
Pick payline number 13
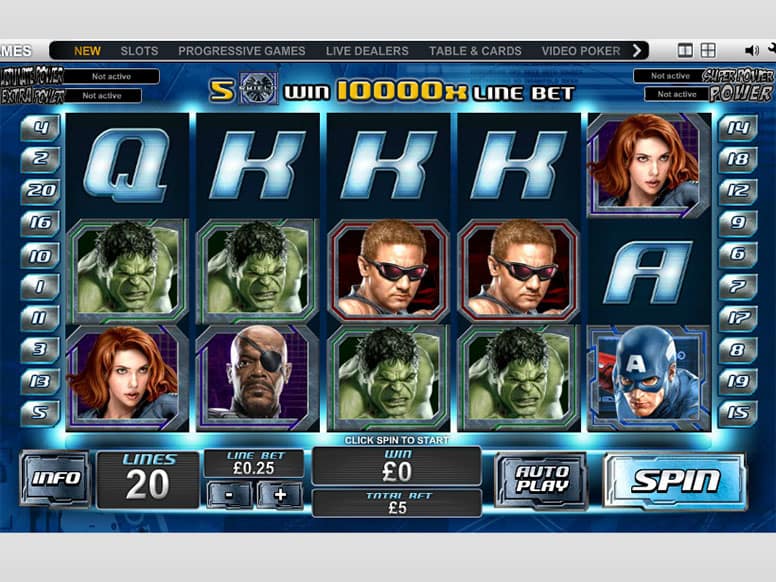click(x=41, y=380)
